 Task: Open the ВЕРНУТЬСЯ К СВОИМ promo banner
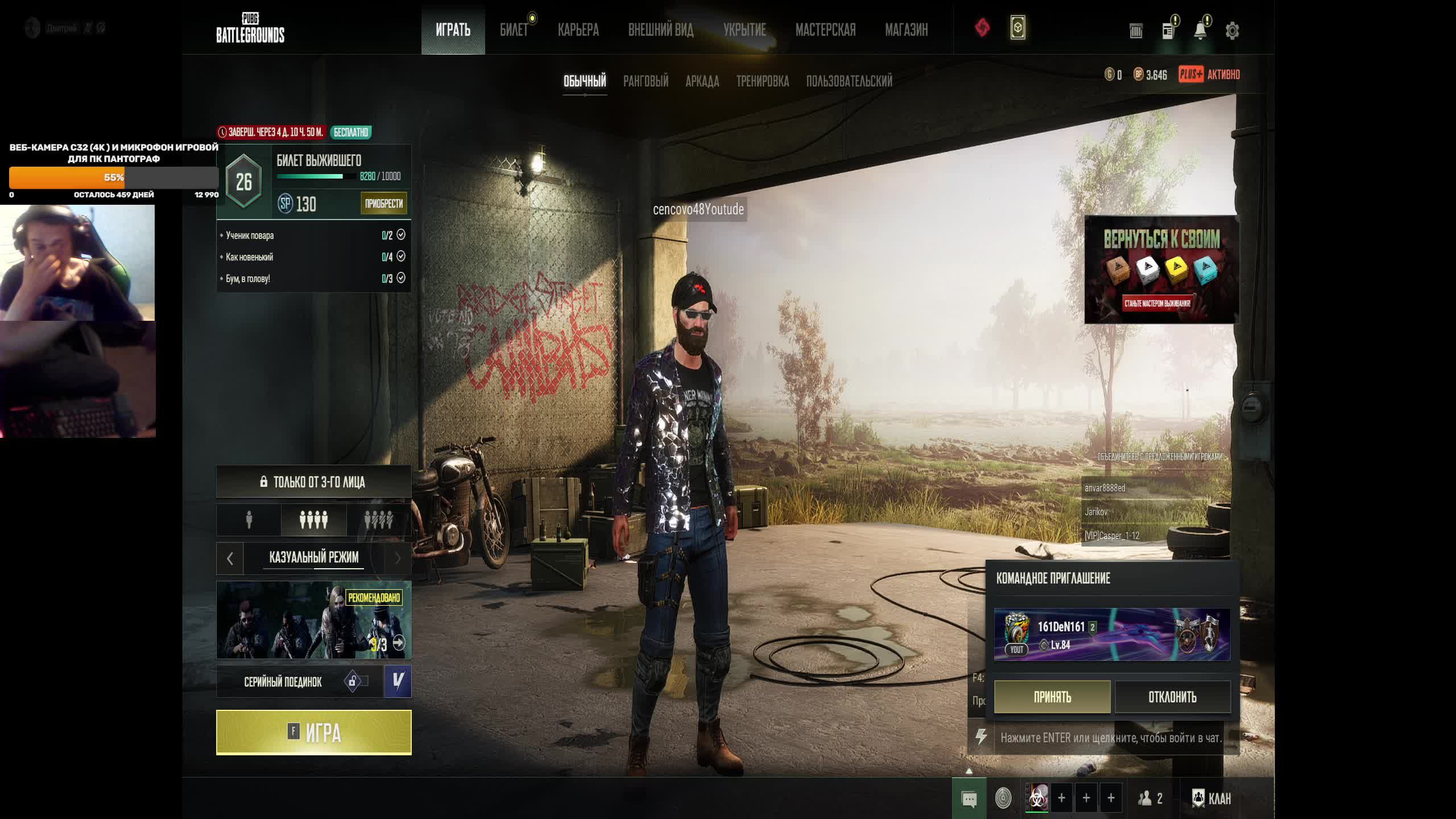pyautogui.click(x=1161, y=269)
